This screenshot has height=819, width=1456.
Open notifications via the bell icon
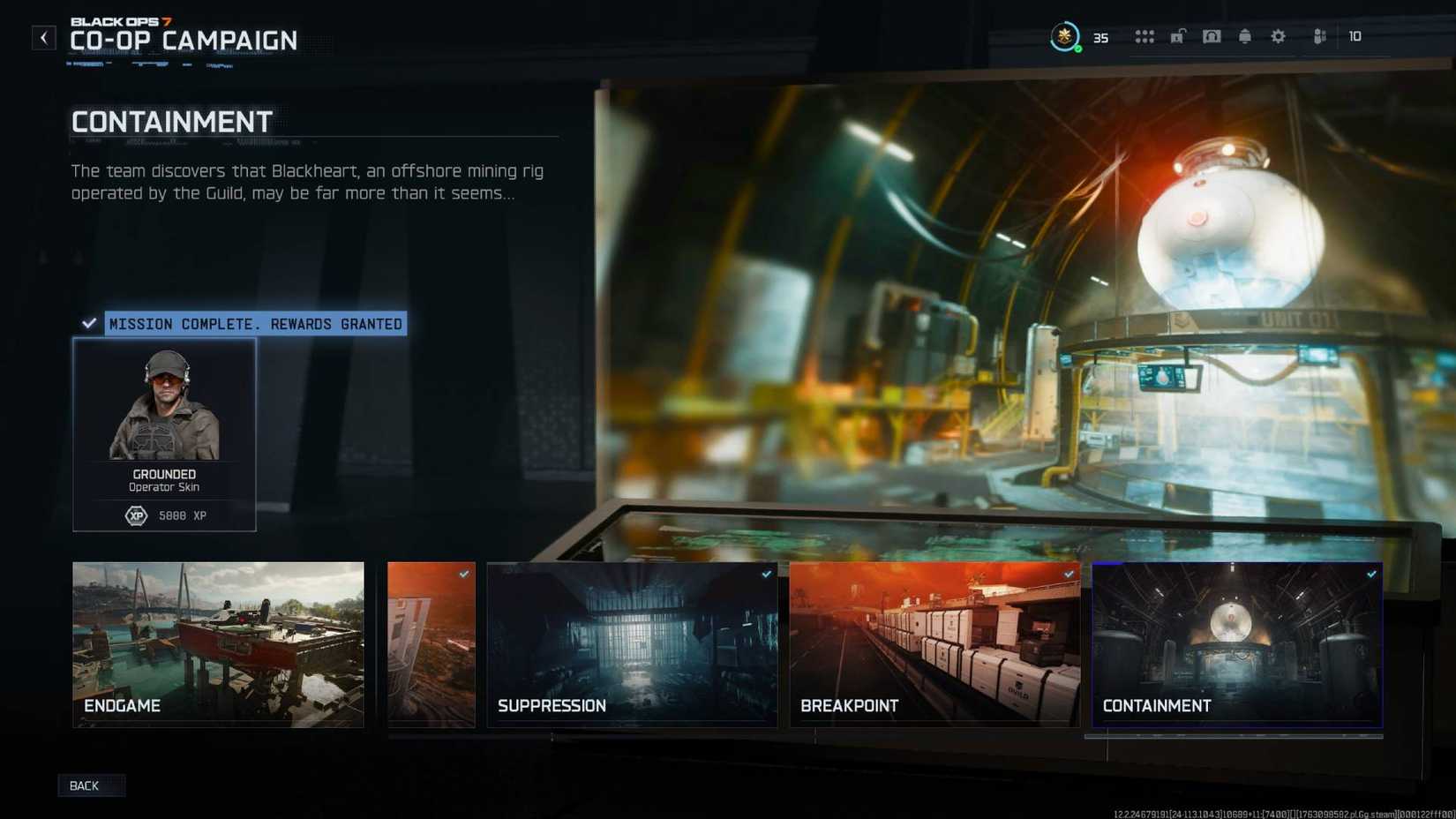pos(1244,37)
